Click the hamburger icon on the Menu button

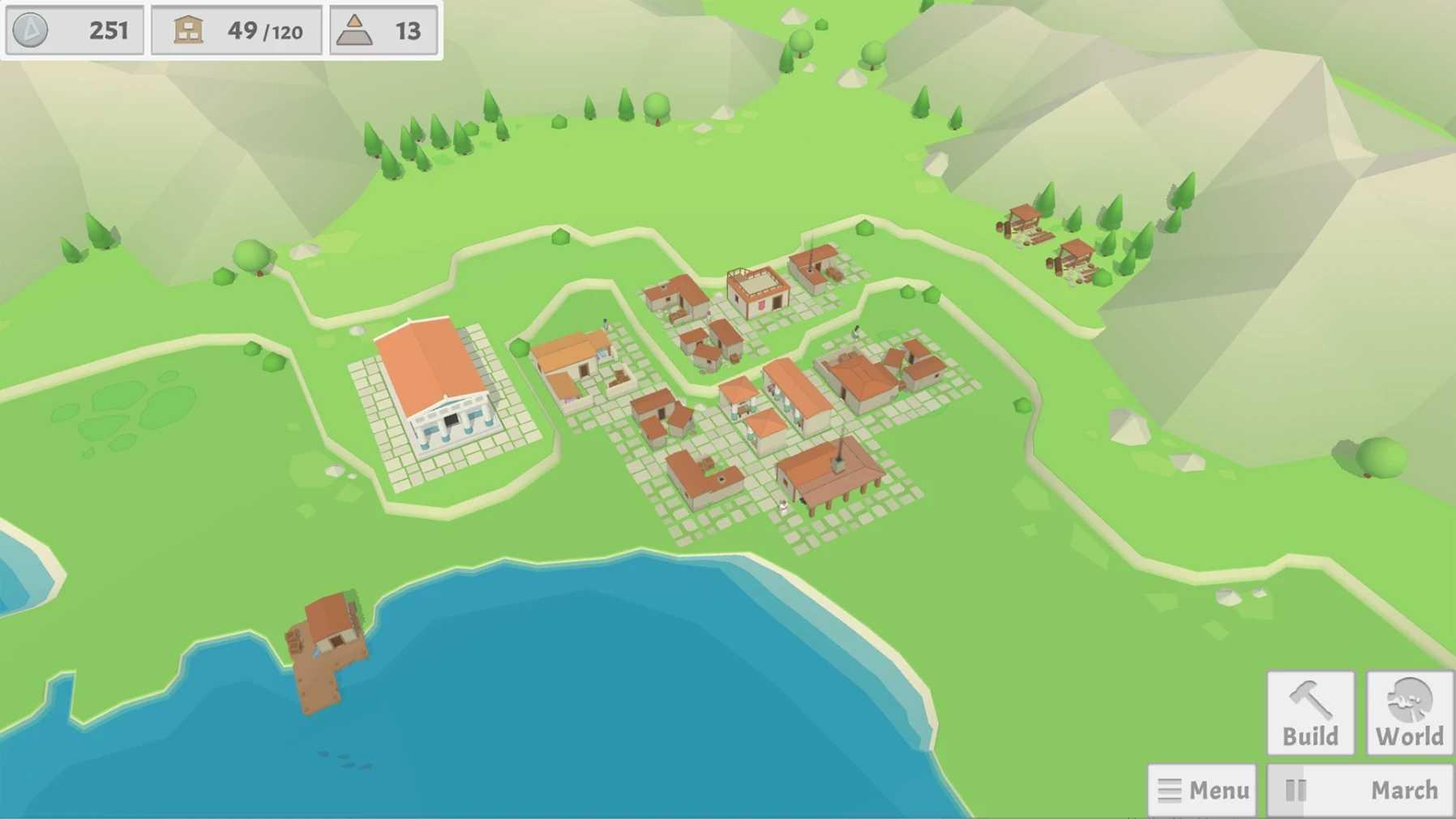(1170, 788)
